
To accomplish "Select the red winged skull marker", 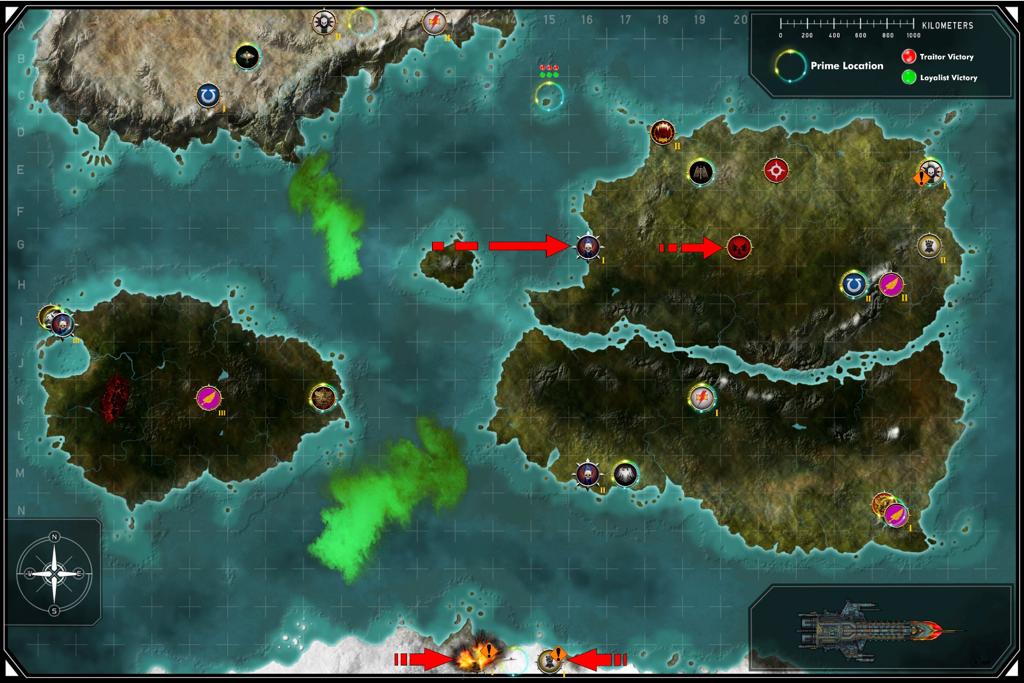I will point(739,246).
